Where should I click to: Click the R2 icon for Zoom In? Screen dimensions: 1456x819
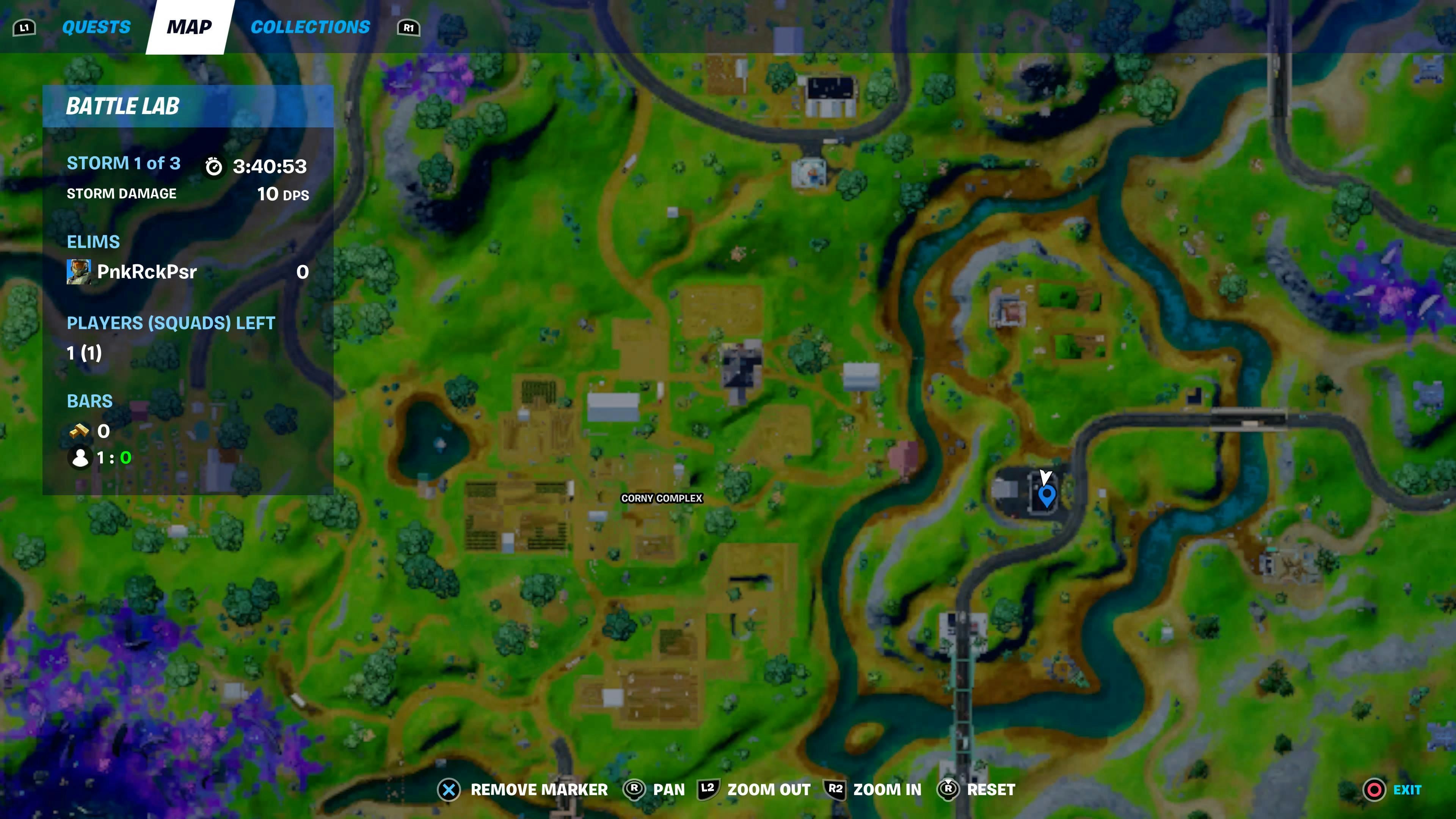click(835, 789)
